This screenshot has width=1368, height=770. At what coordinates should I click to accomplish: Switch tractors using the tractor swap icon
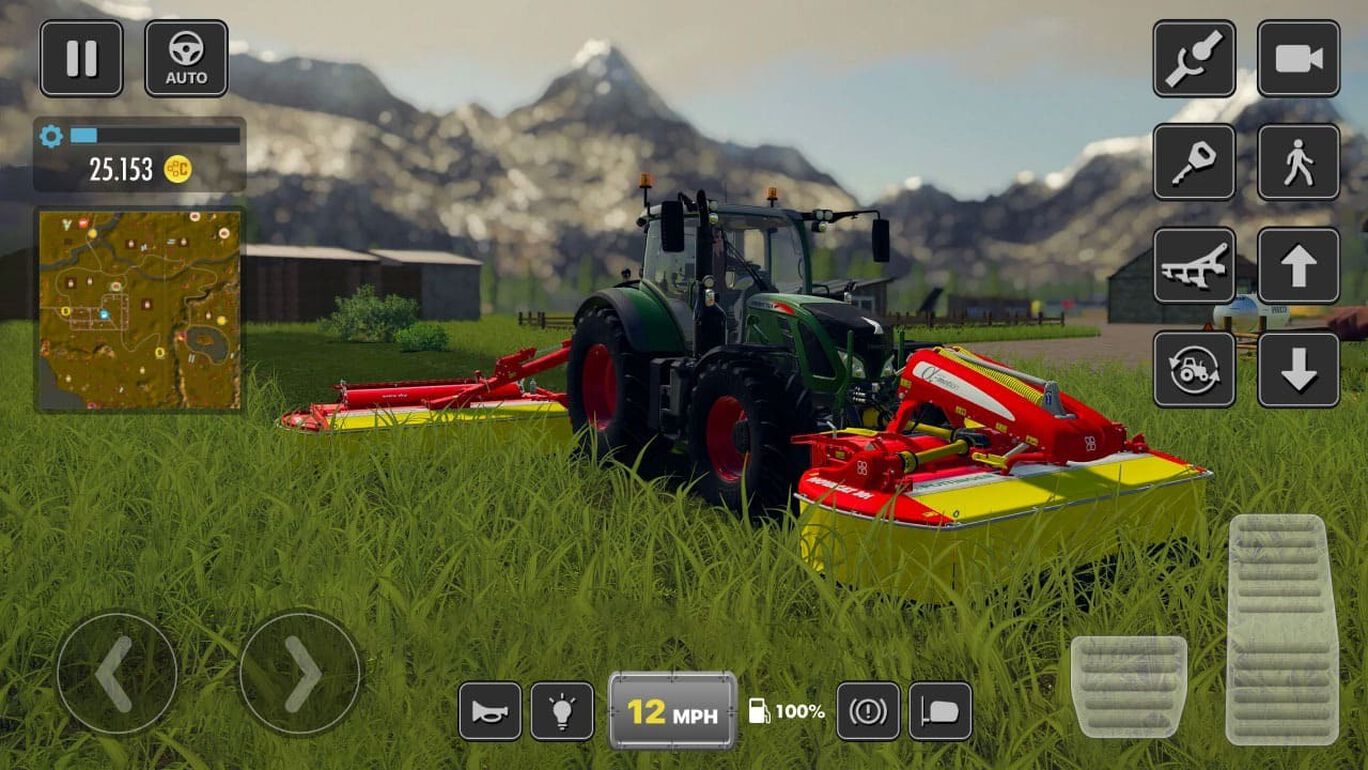[1194, 370]
